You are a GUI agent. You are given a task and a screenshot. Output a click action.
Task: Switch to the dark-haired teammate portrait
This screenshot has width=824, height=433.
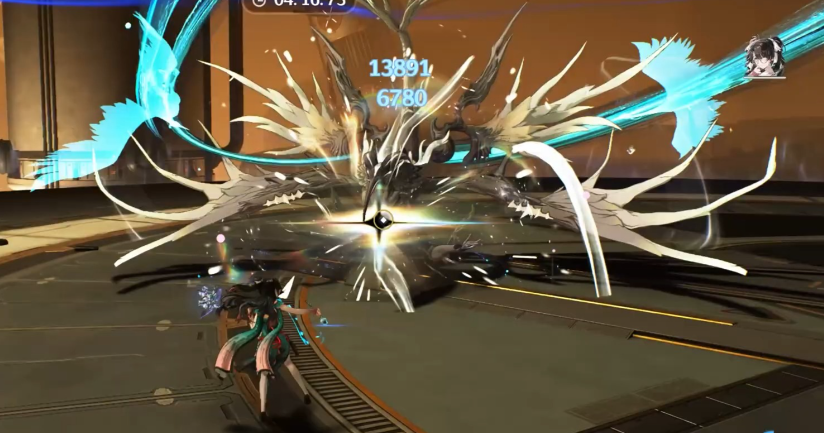[x=763, y=56]
